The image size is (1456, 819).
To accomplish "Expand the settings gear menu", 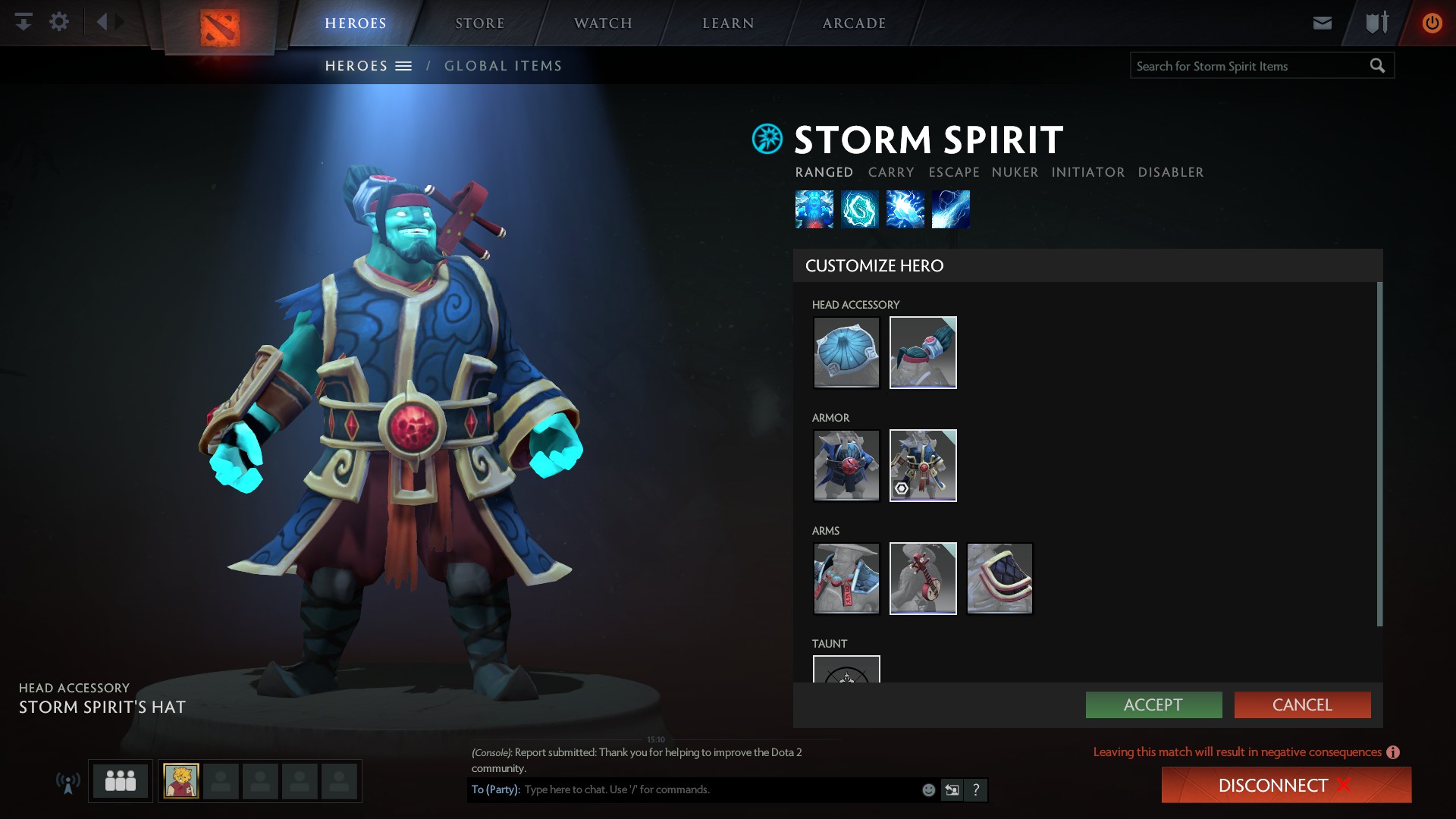I will (x=59, y=22).
